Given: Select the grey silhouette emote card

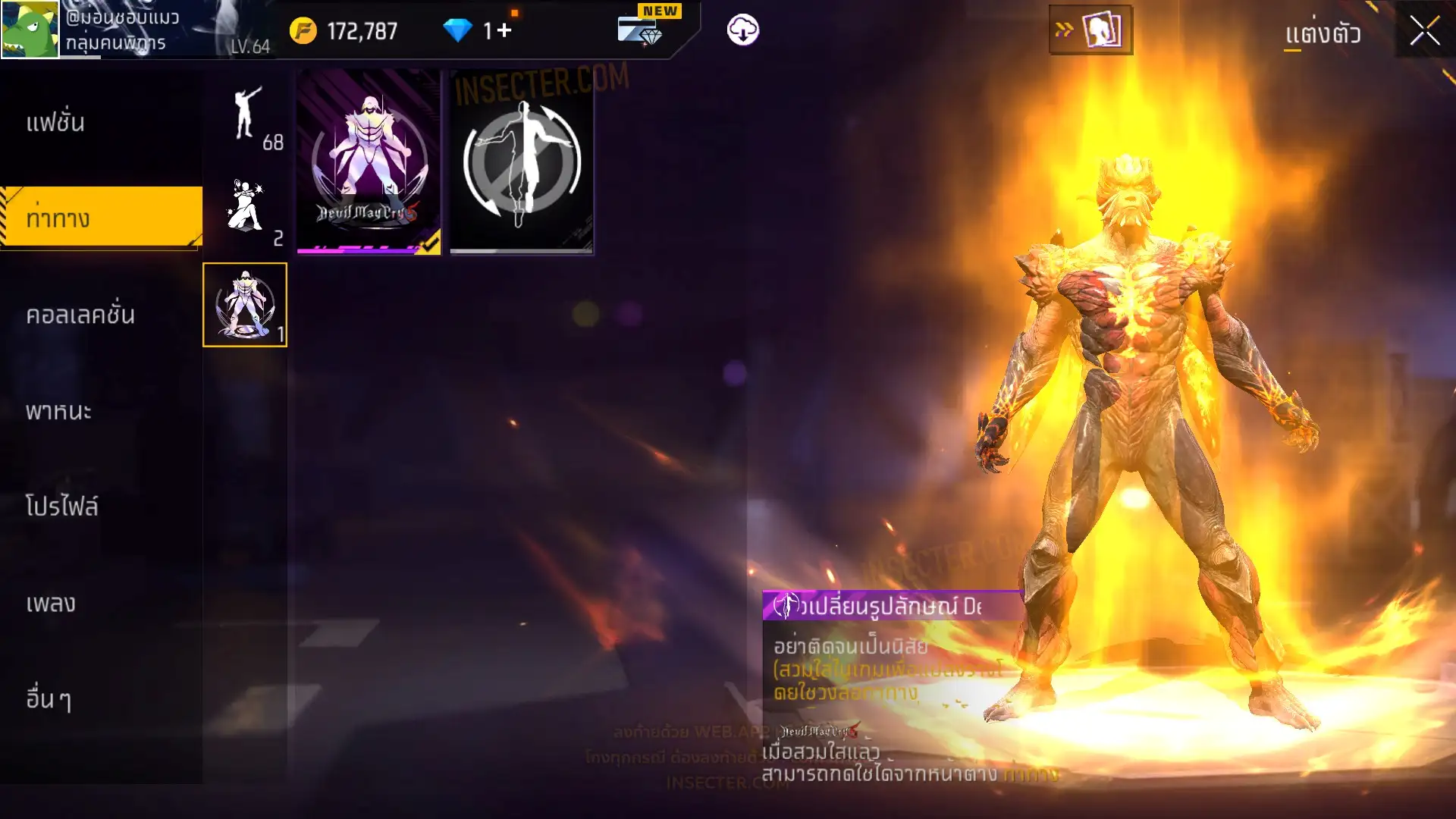Looking at the screenshot, I should point(522,162).
